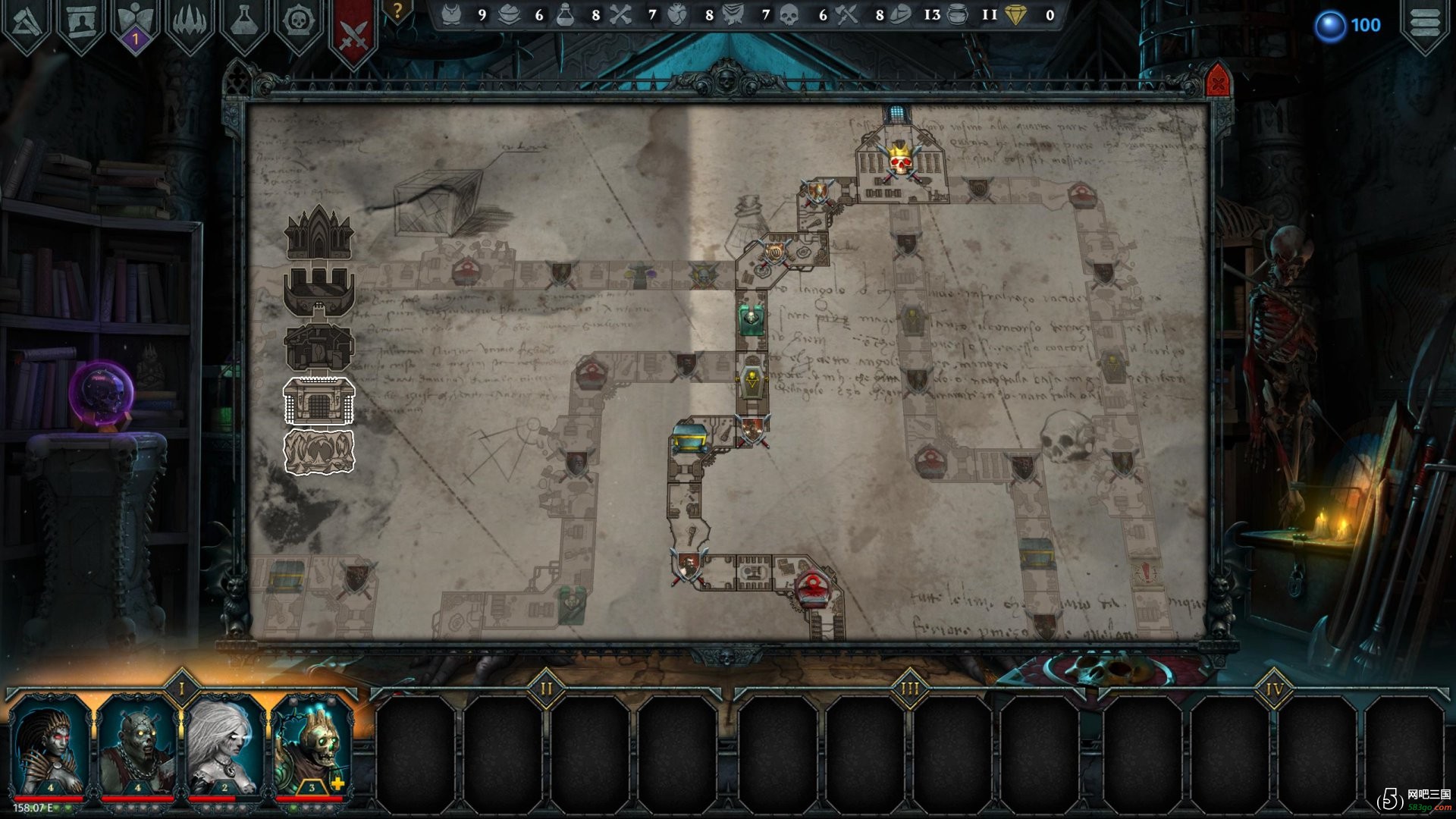This screenshot has height=819, width=1456.
Task: Open the alchemy flask banner
Action: 244,23
